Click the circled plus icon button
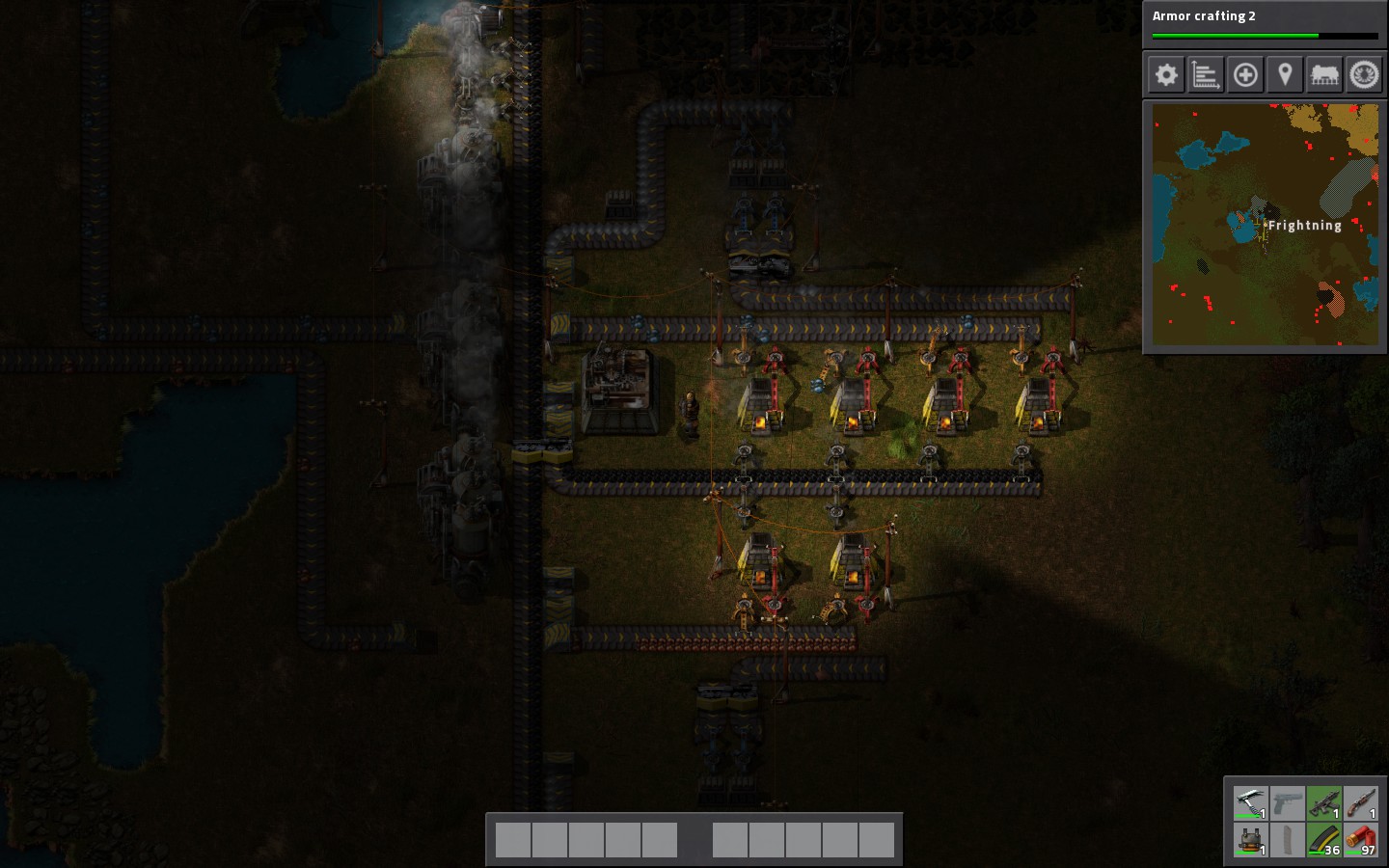The width and height of the screenshot is (1389, 868). tap(1245, 74)
